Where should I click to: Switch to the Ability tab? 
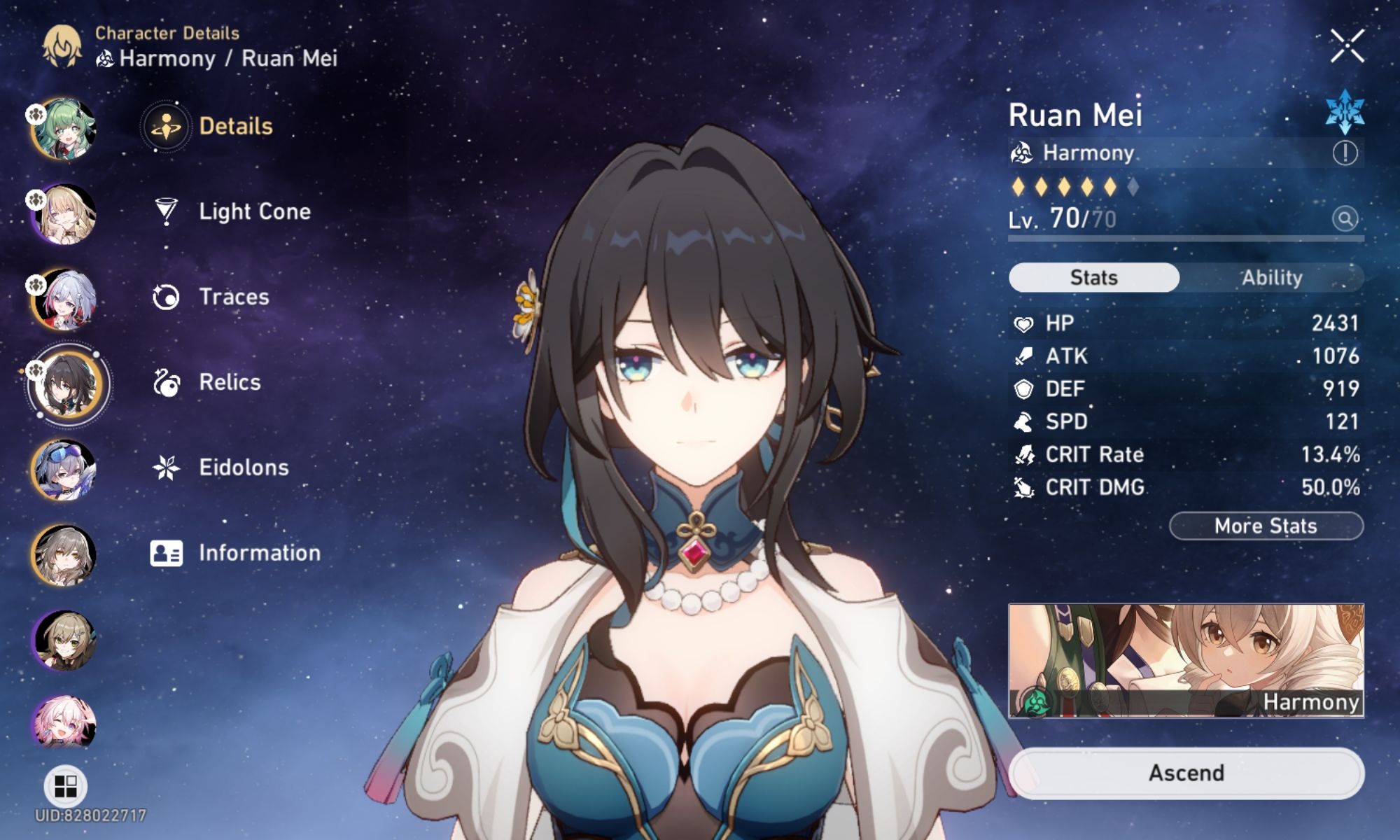pyautogui.click(x=1271, y=277)
